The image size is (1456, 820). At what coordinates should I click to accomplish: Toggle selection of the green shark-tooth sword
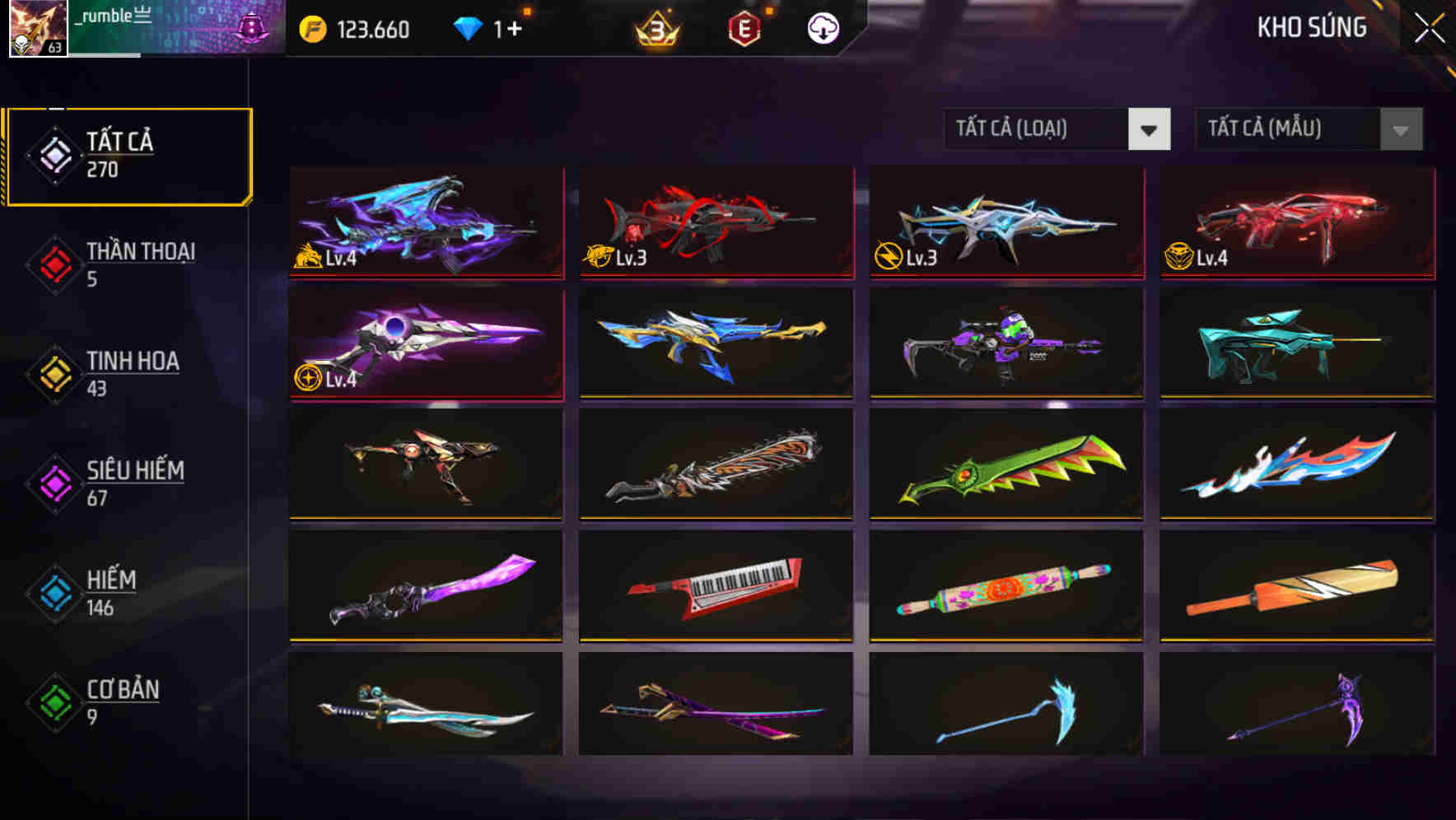click(1006, 465)
